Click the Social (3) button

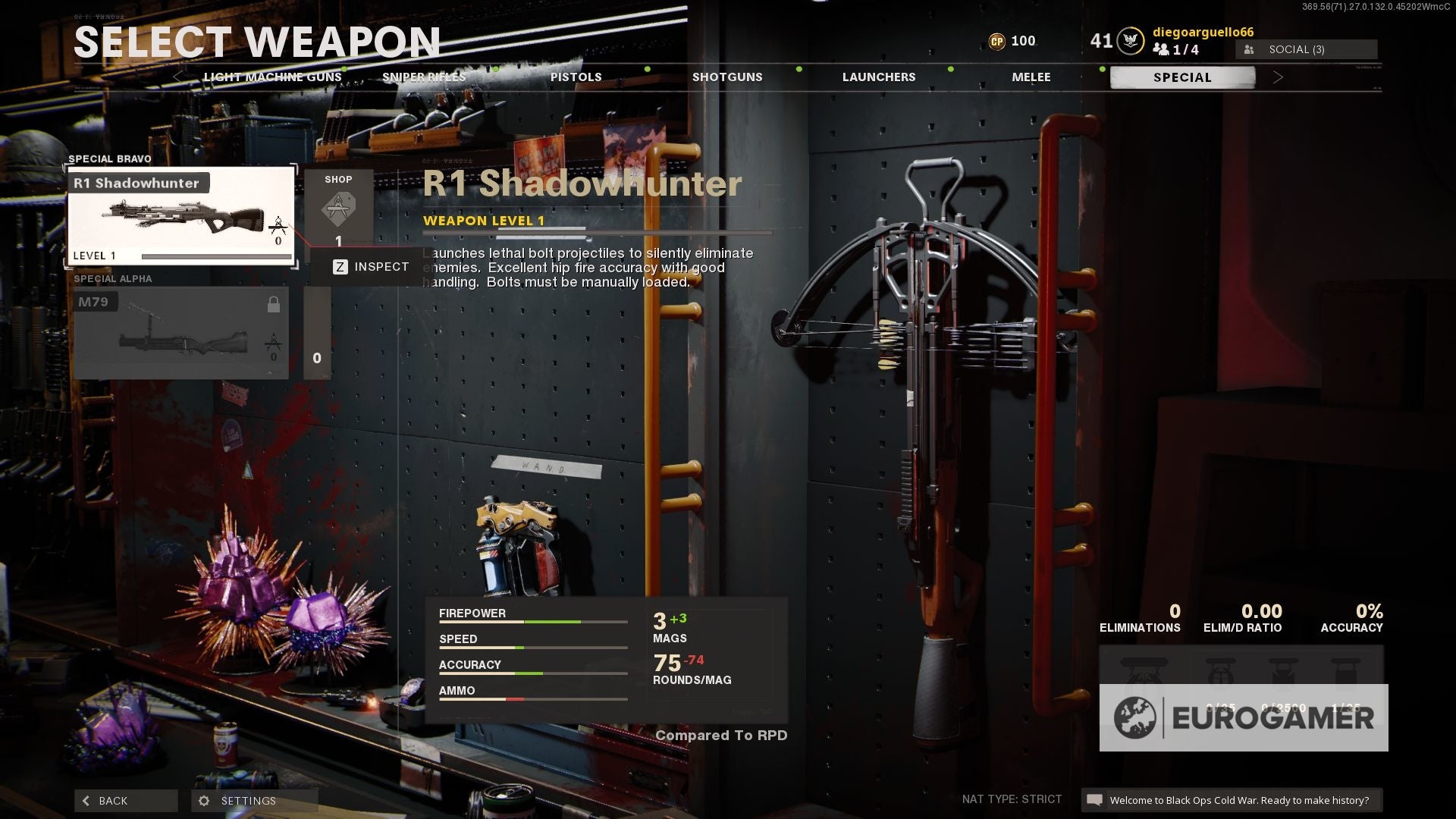[1307, 49]
